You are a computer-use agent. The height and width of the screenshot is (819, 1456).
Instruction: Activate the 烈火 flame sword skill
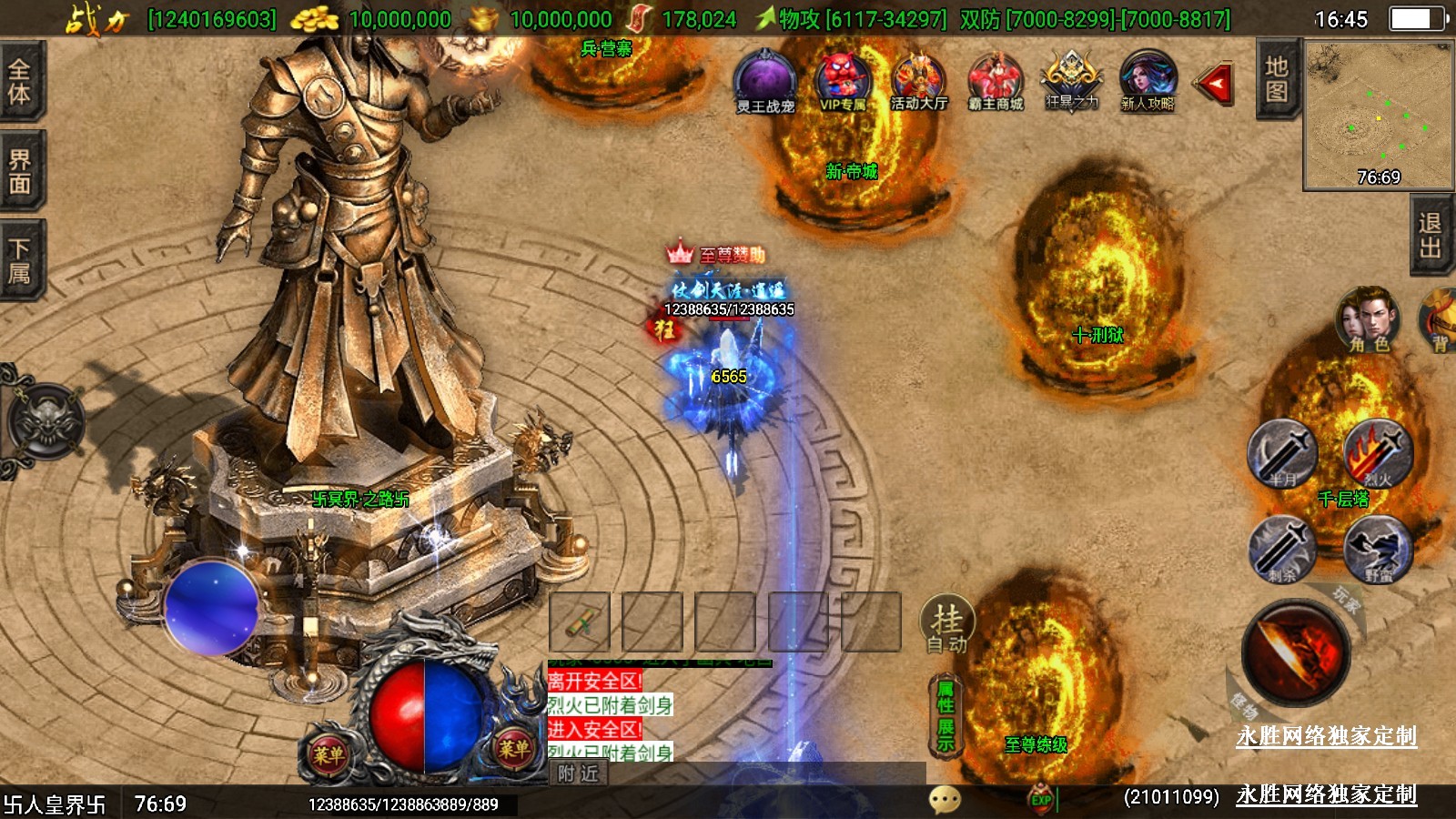[1378, 453]
